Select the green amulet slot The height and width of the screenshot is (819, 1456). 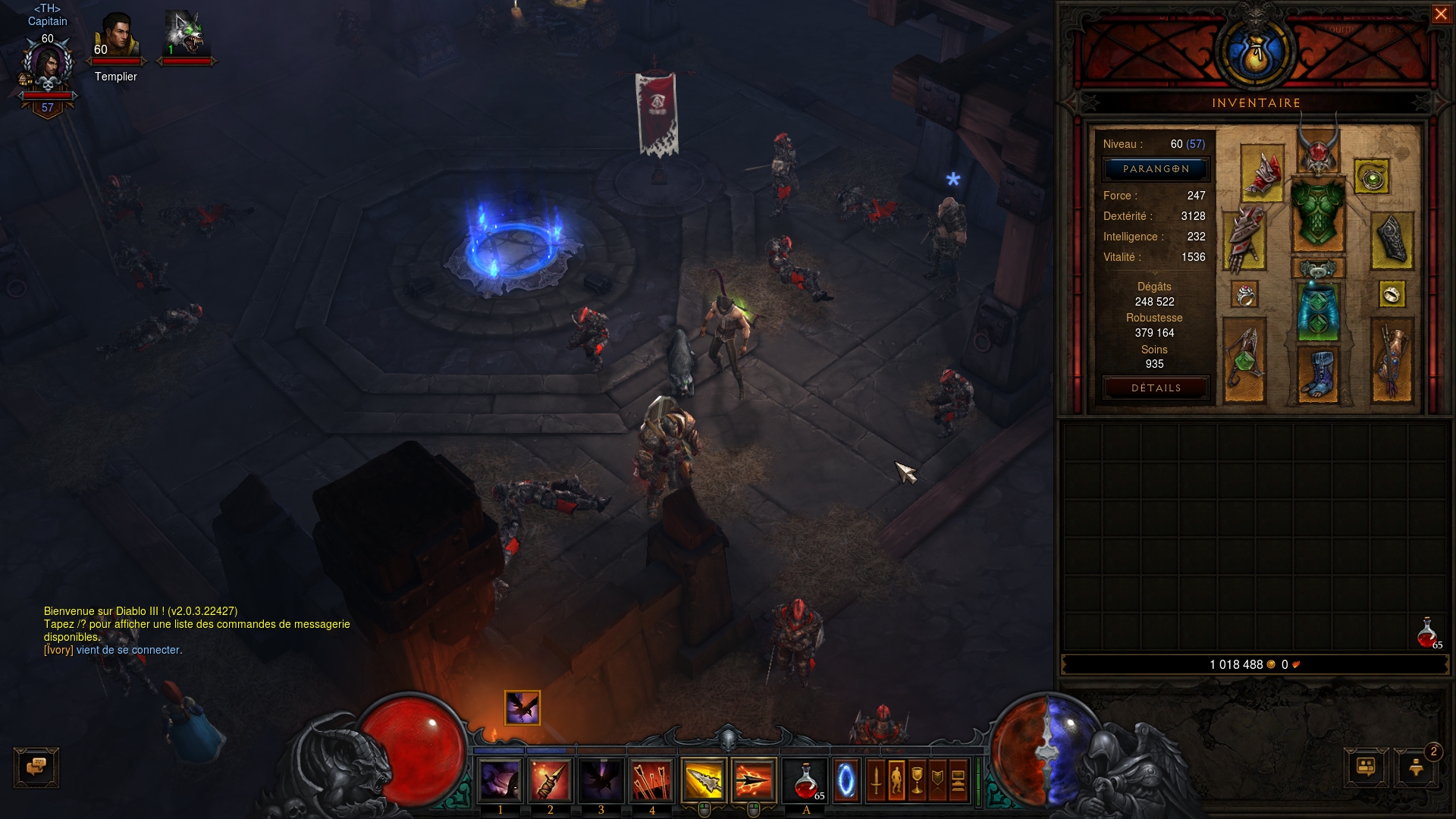pyautogui.click(x=1371, y=177)
